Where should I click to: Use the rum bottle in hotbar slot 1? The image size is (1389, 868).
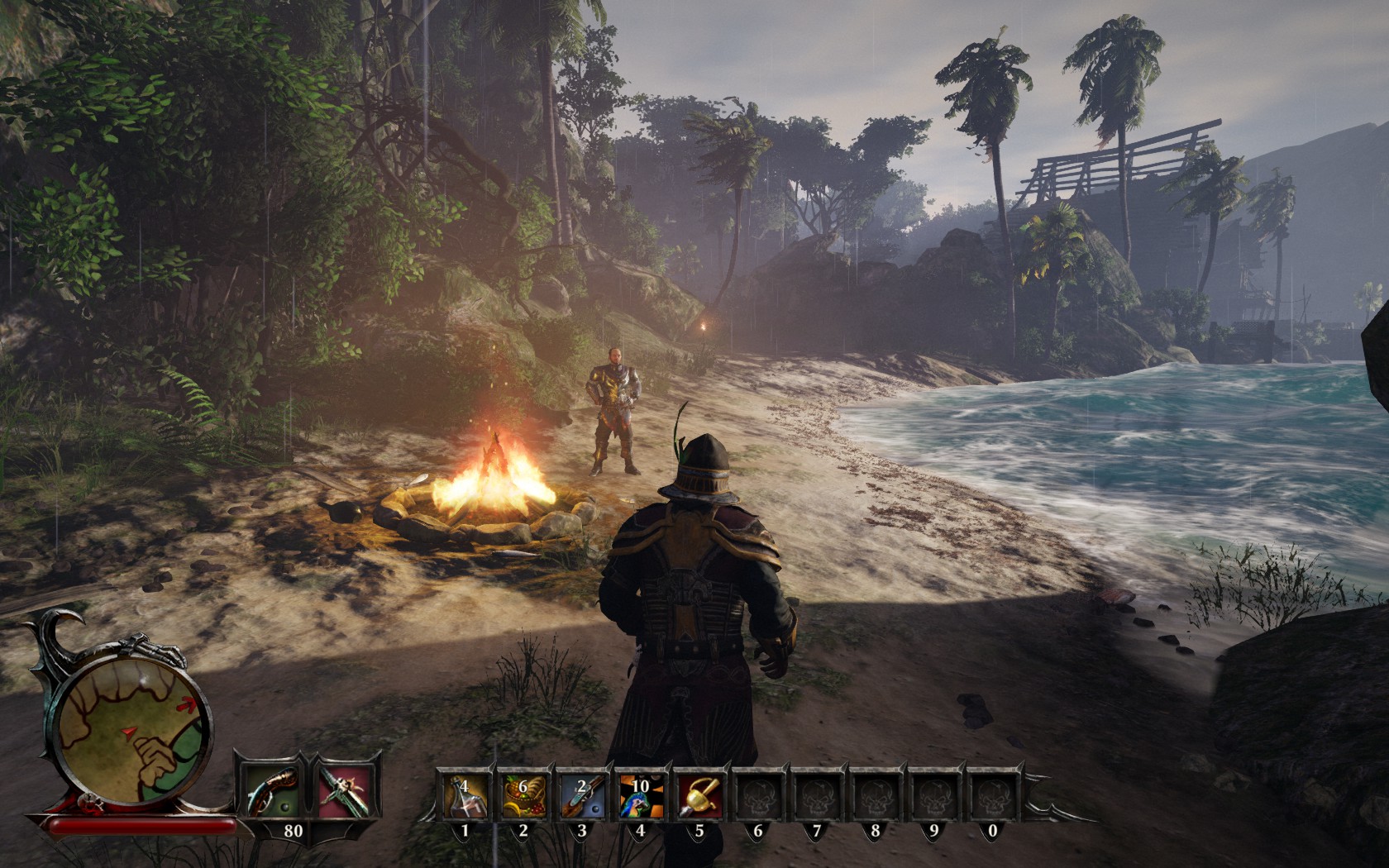point(464,794)
